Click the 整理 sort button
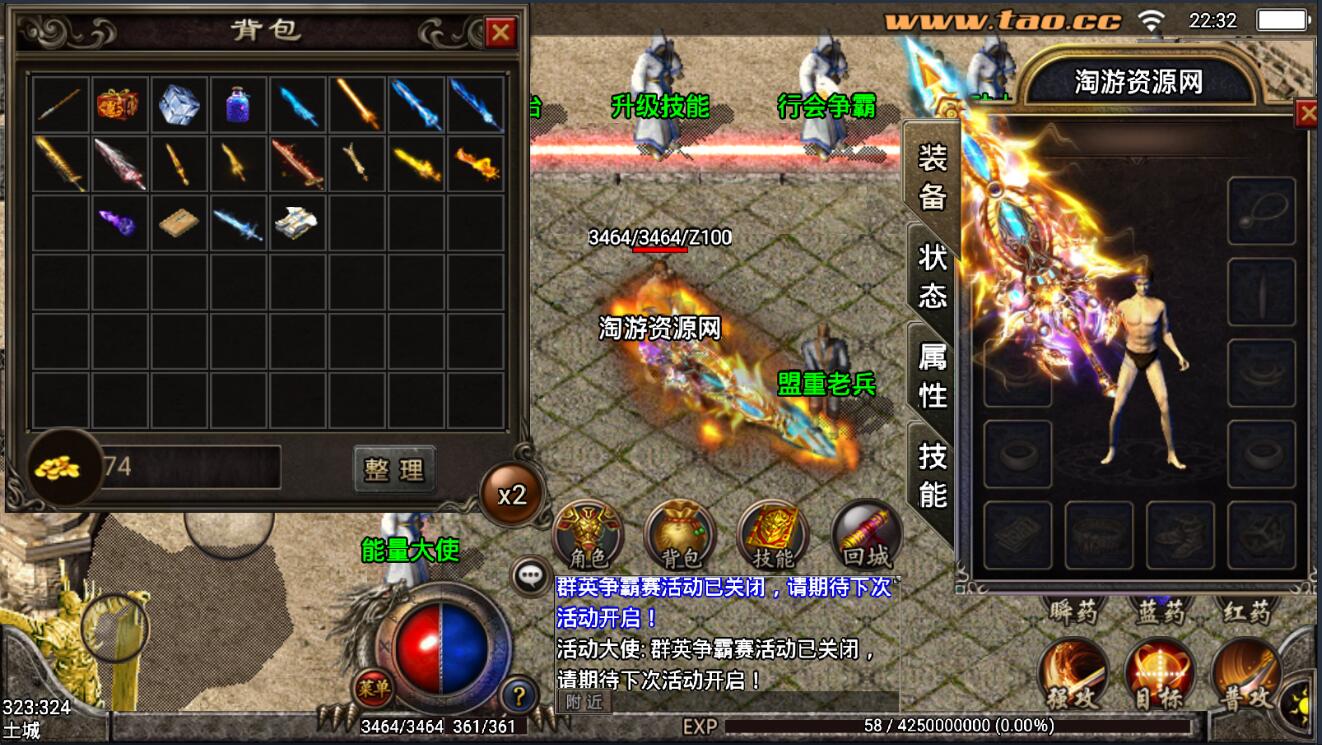The width and height of the screenshot is (1322, 745). 394,469
